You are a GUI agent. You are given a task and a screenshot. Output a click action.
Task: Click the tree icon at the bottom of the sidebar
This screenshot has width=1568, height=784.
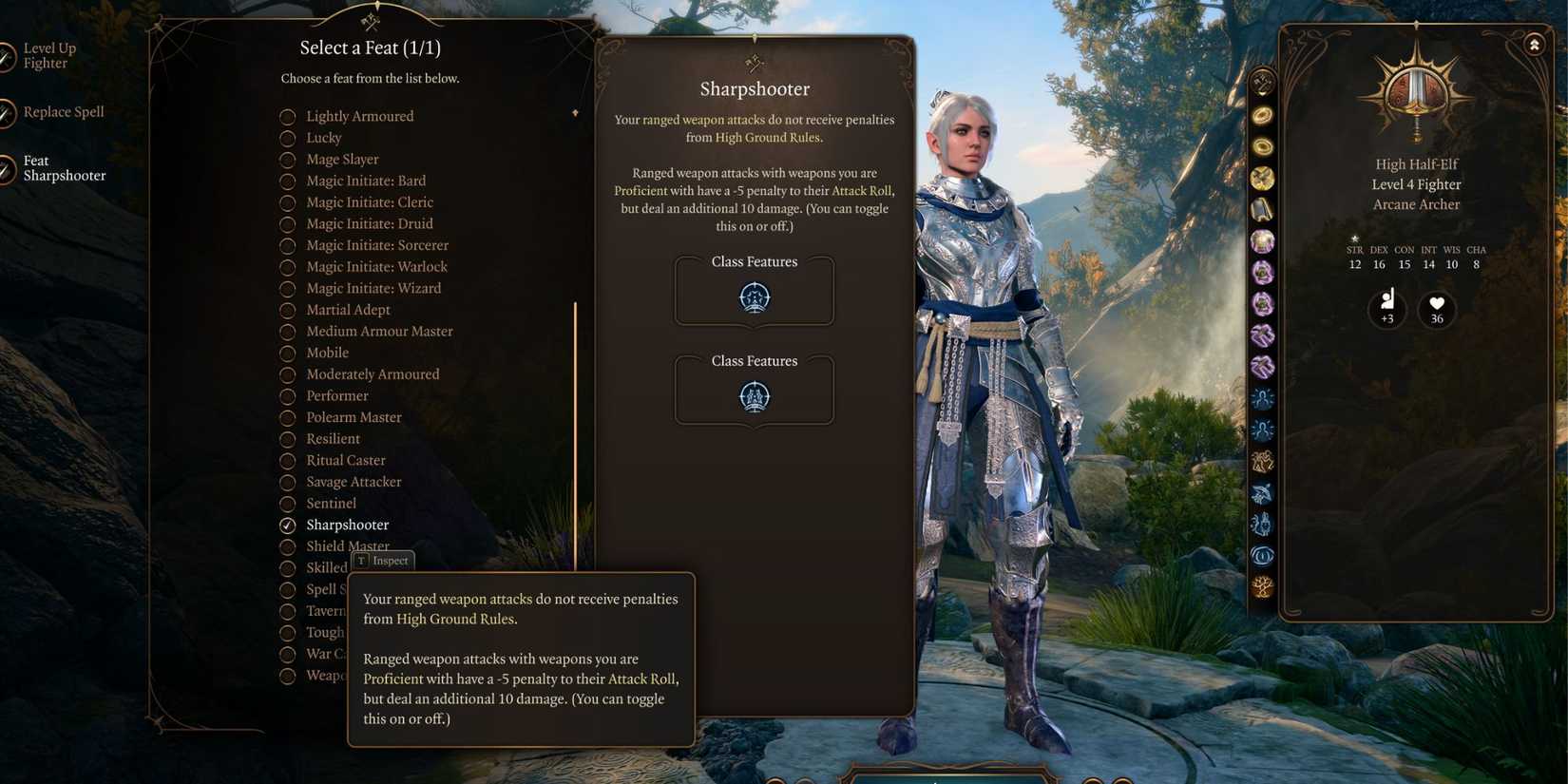pyautogui.click(x=1262, y=587)
